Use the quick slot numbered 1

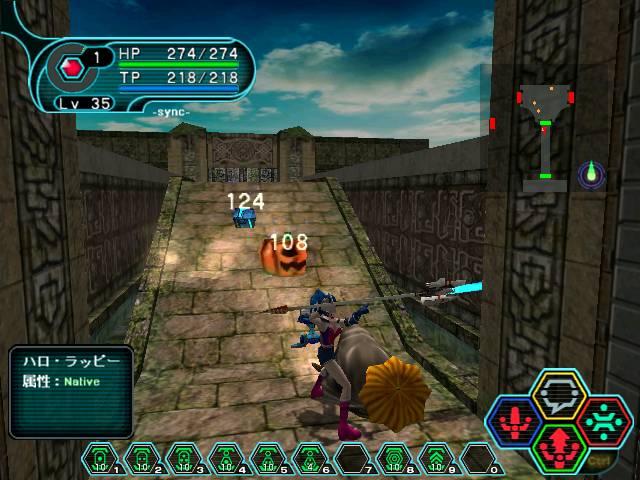101,457
